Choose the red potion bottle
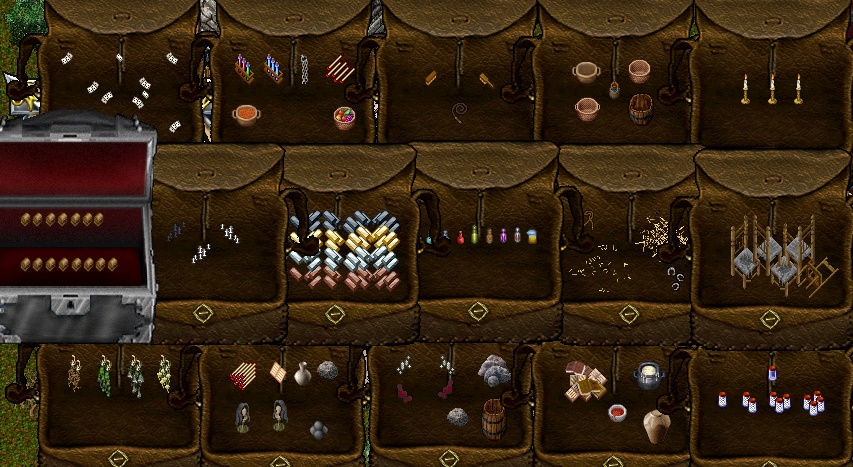Image resolution: width=853 pixels, height=467 pixels. pyautogui.click(x=460, y=237)
